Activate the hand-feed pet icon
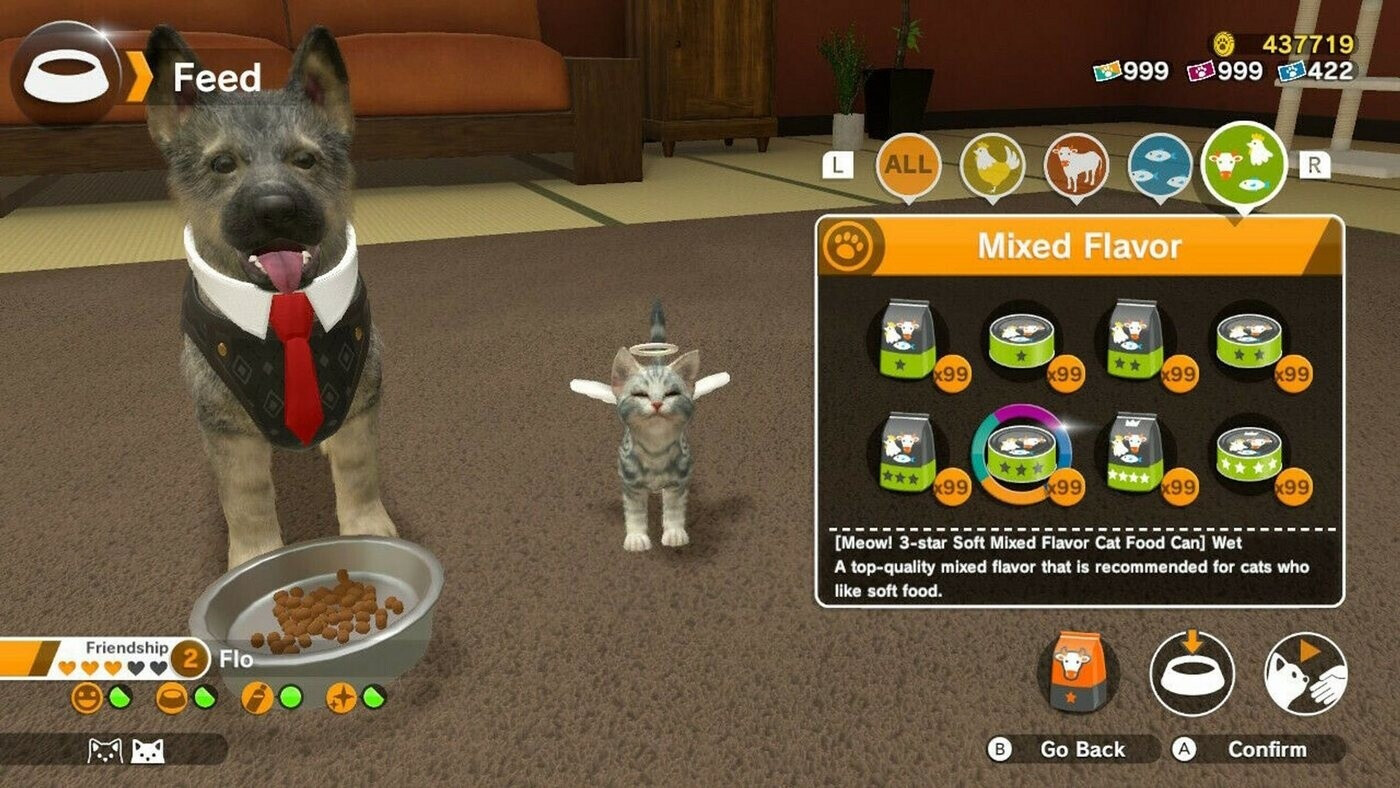The height and width of the screenshot is (788, 1400). [1305, 673]
